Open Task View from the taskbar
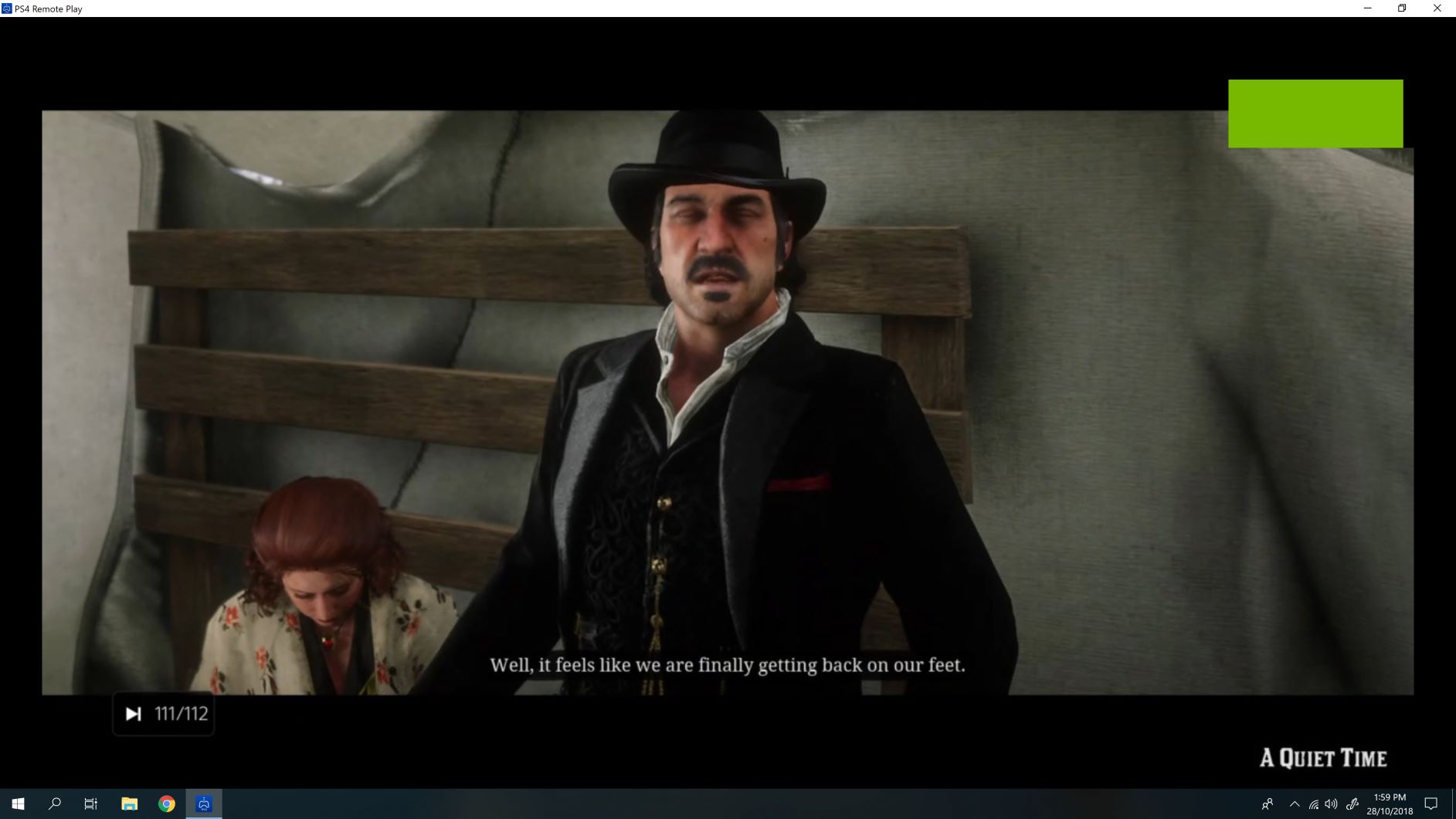Viewport: 1456px width, 819px height. (x=90, y=804)
